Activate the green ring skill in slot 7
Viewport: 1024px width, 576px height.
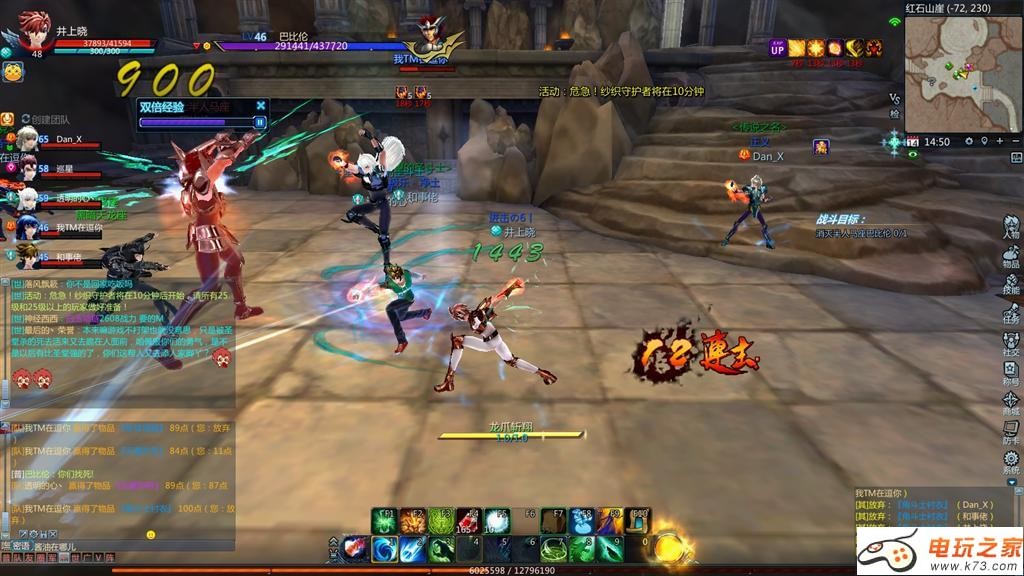point(553,549)
